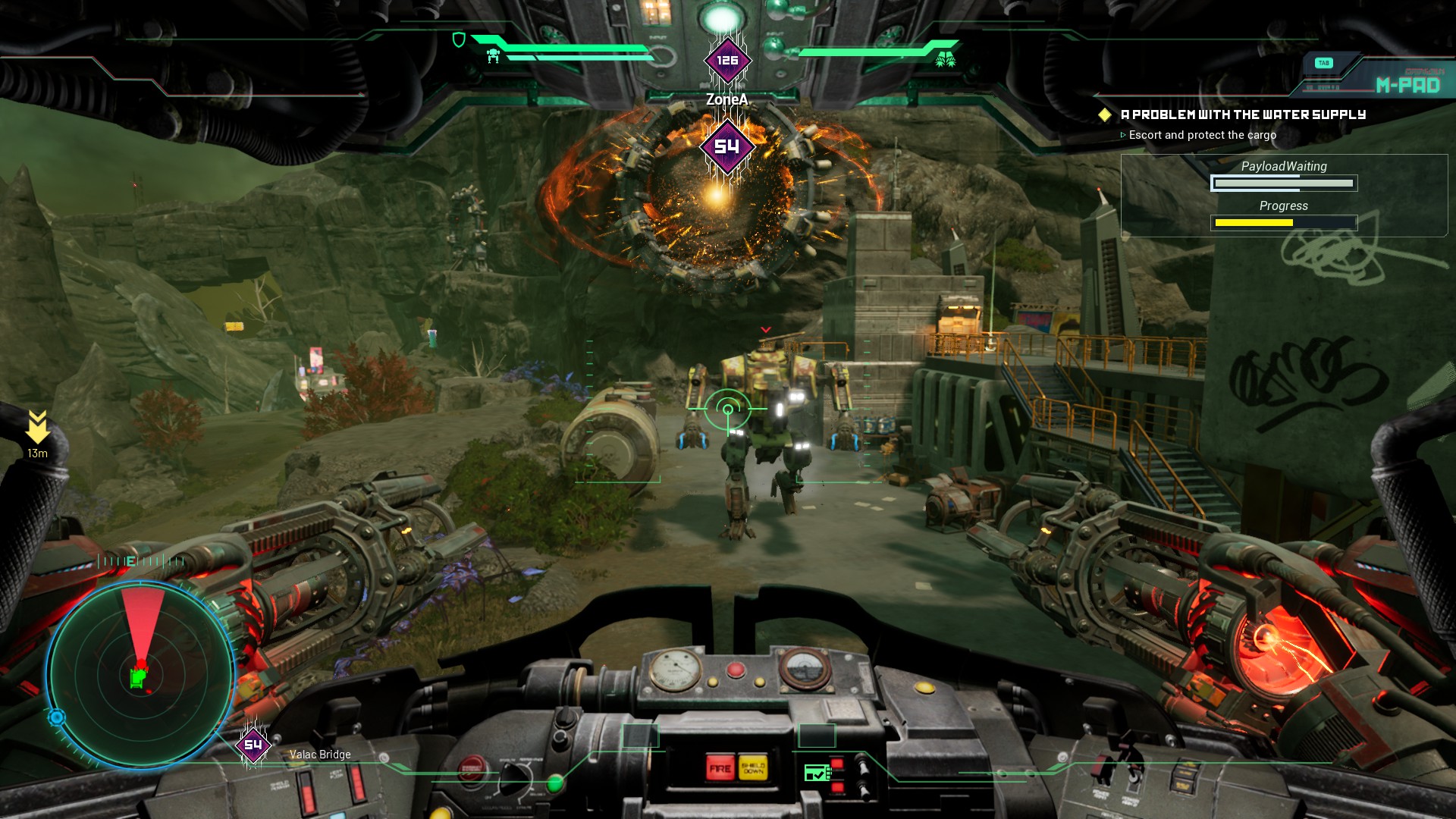The image size is (1456, 819).
Task: Click the yellow diamond quest marker icon
Action: (1106, 115)
